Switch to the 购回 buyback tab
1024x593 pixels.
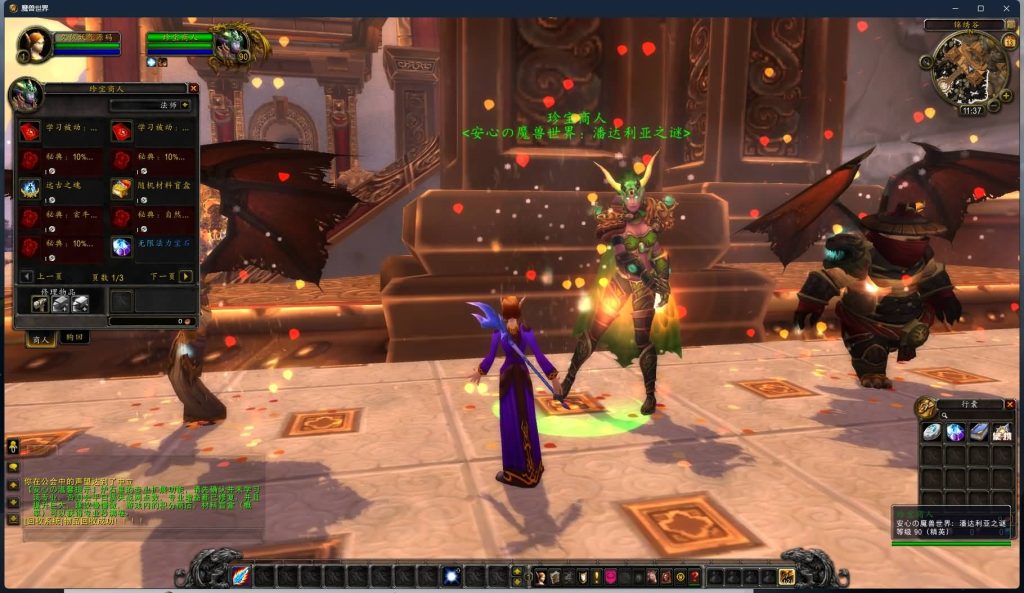74,338
